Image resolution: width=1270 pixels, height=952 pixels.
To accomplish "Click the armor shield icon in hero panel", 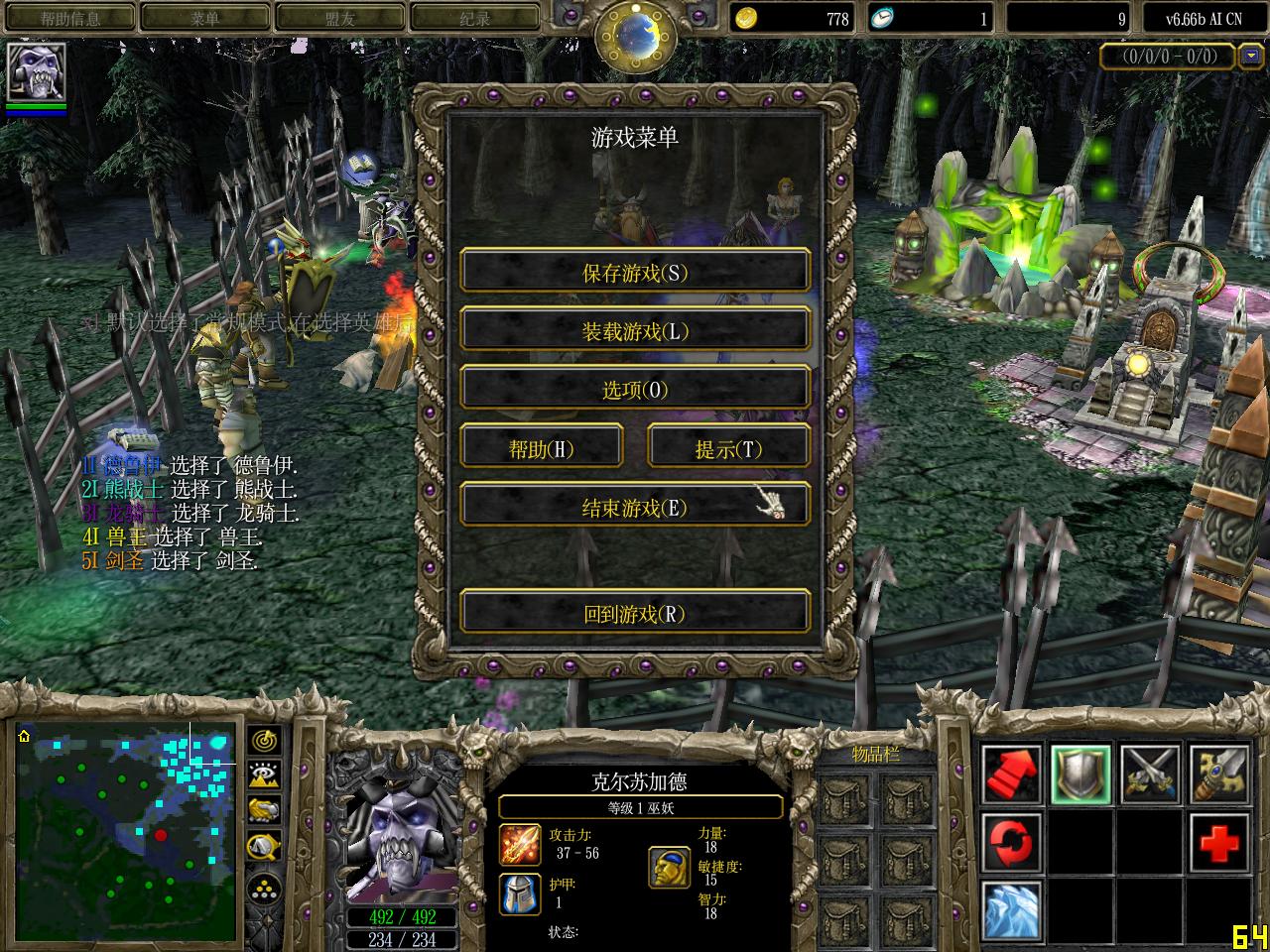I will pos(519,892).
